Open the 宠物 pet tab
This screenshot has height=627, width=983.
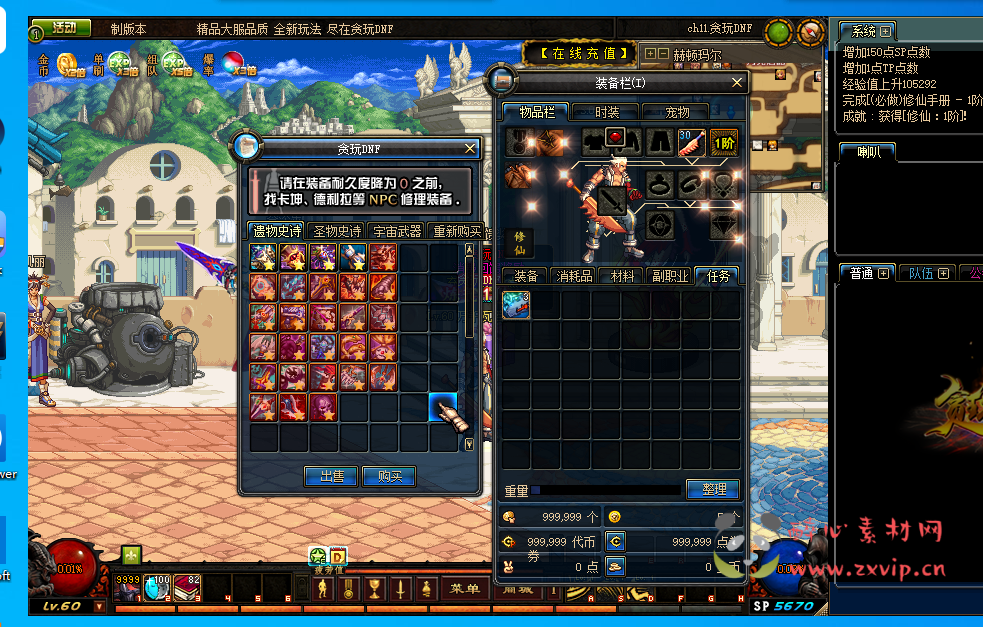click(x=678, y=112)
